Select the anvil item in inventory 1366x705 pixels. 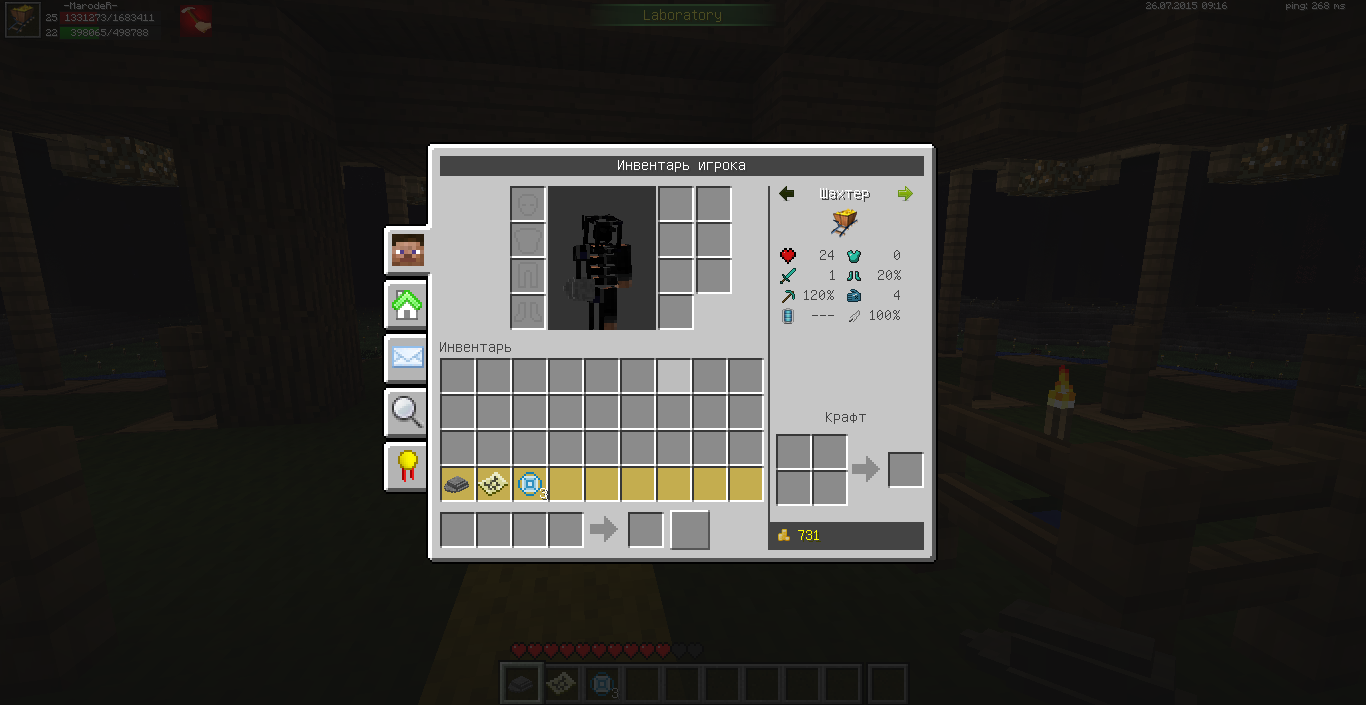pyautogui.click(x=457, y=484)
